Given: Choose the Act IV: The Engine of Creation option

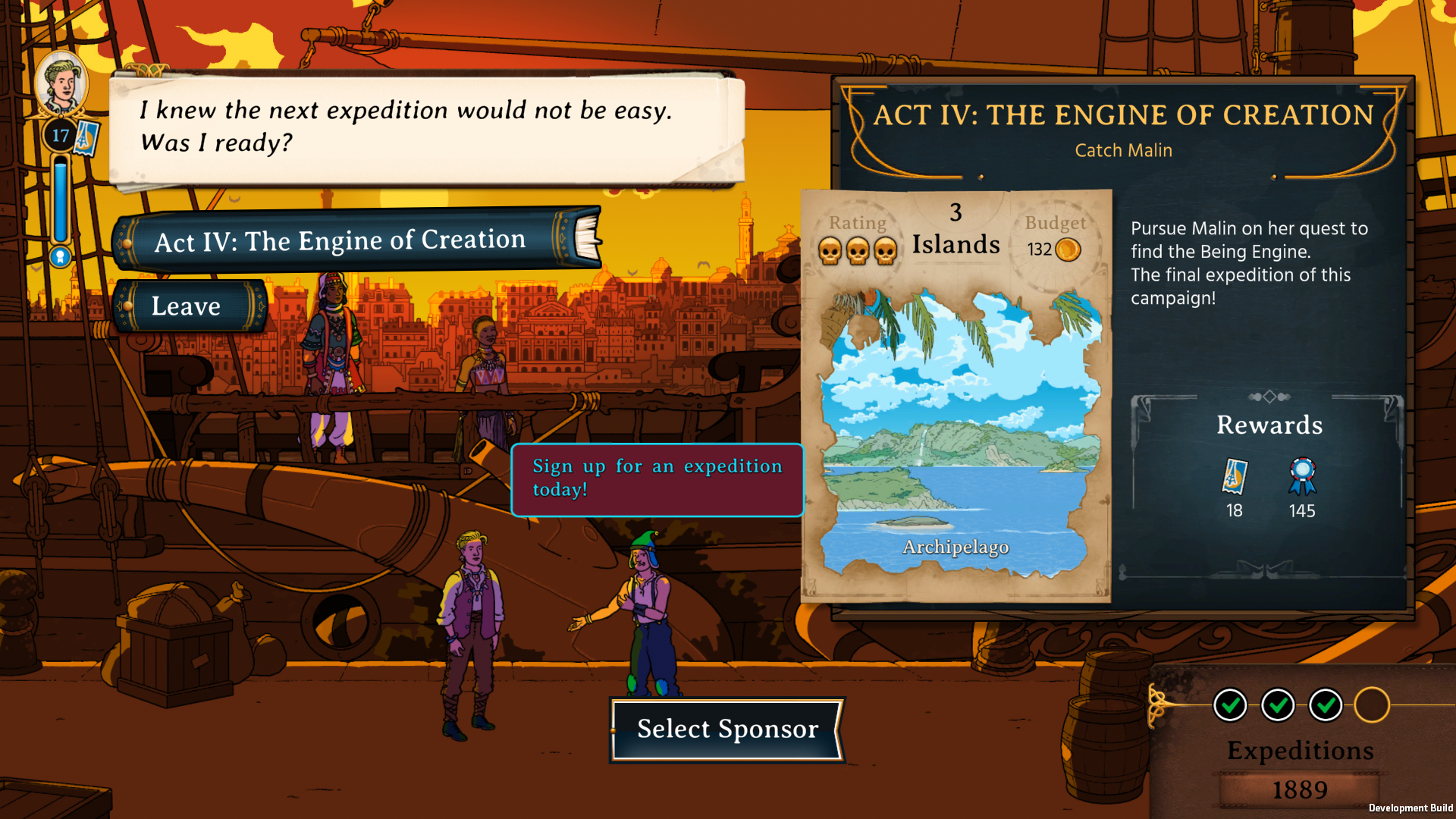Looking at the screenshot, I should pos(341,241).
